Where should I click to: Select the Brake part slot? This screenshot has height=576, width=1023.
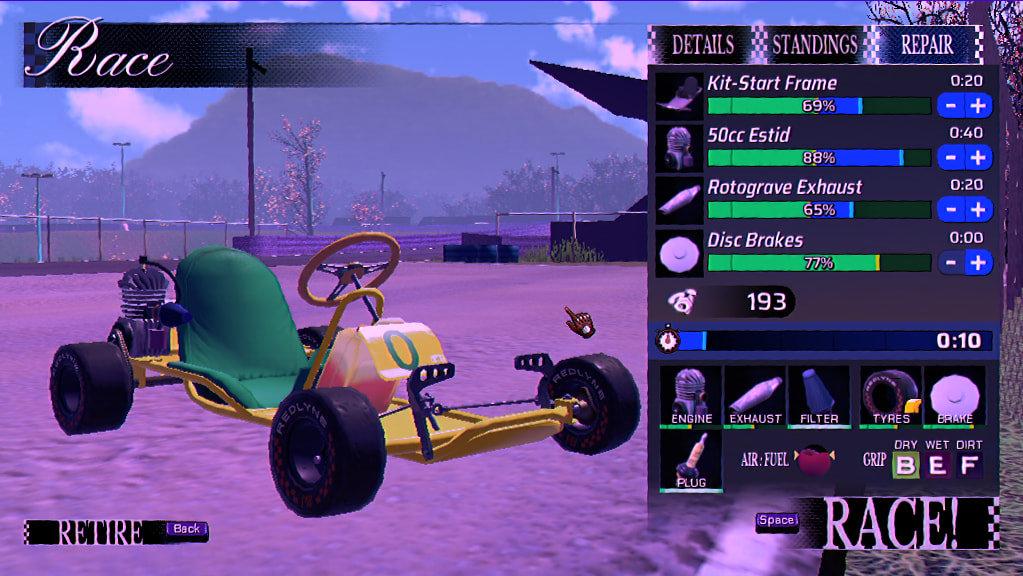click(x=954, y=396)
